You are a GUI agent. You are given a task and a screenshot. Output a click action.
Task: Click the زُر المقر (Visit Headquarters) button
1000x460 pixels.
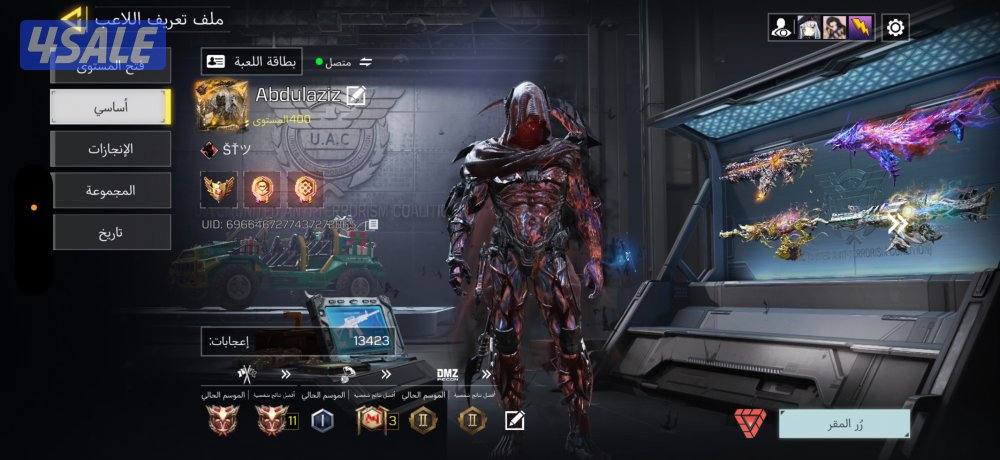(x=844, y=423)
